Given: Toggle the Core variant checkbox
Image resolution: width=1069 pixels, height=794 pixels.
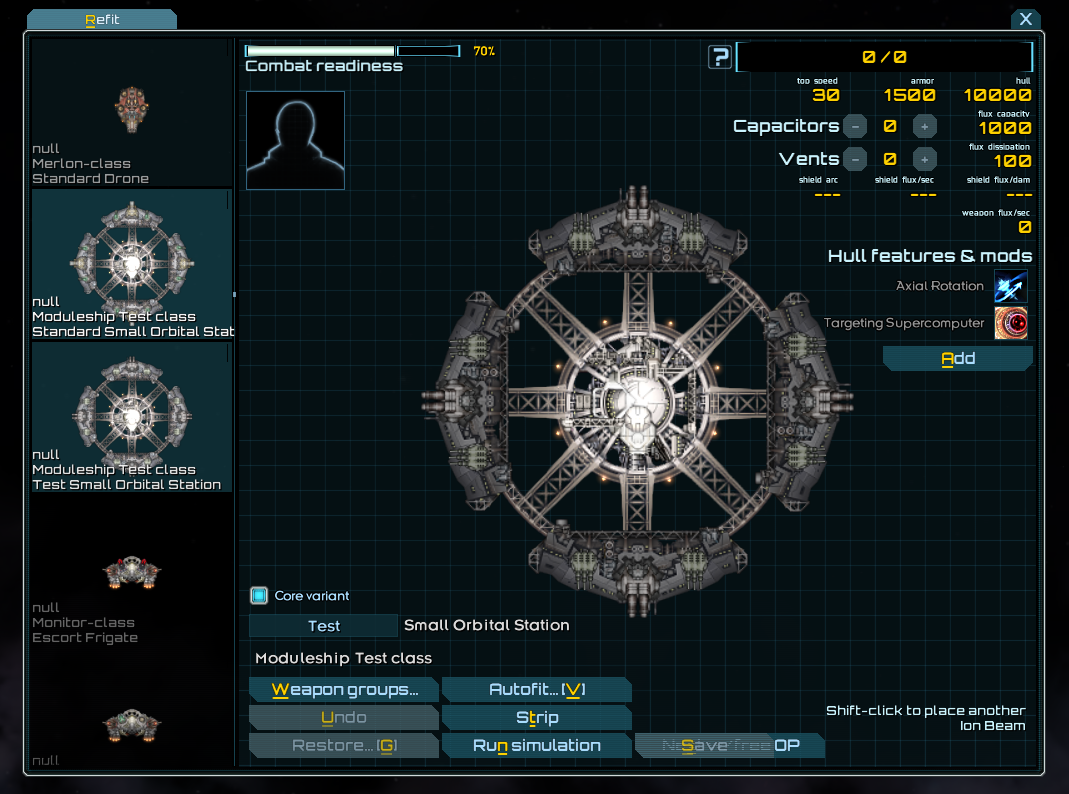Looking at the screenshot, I should pyautogui.click(x=259, y=596).
